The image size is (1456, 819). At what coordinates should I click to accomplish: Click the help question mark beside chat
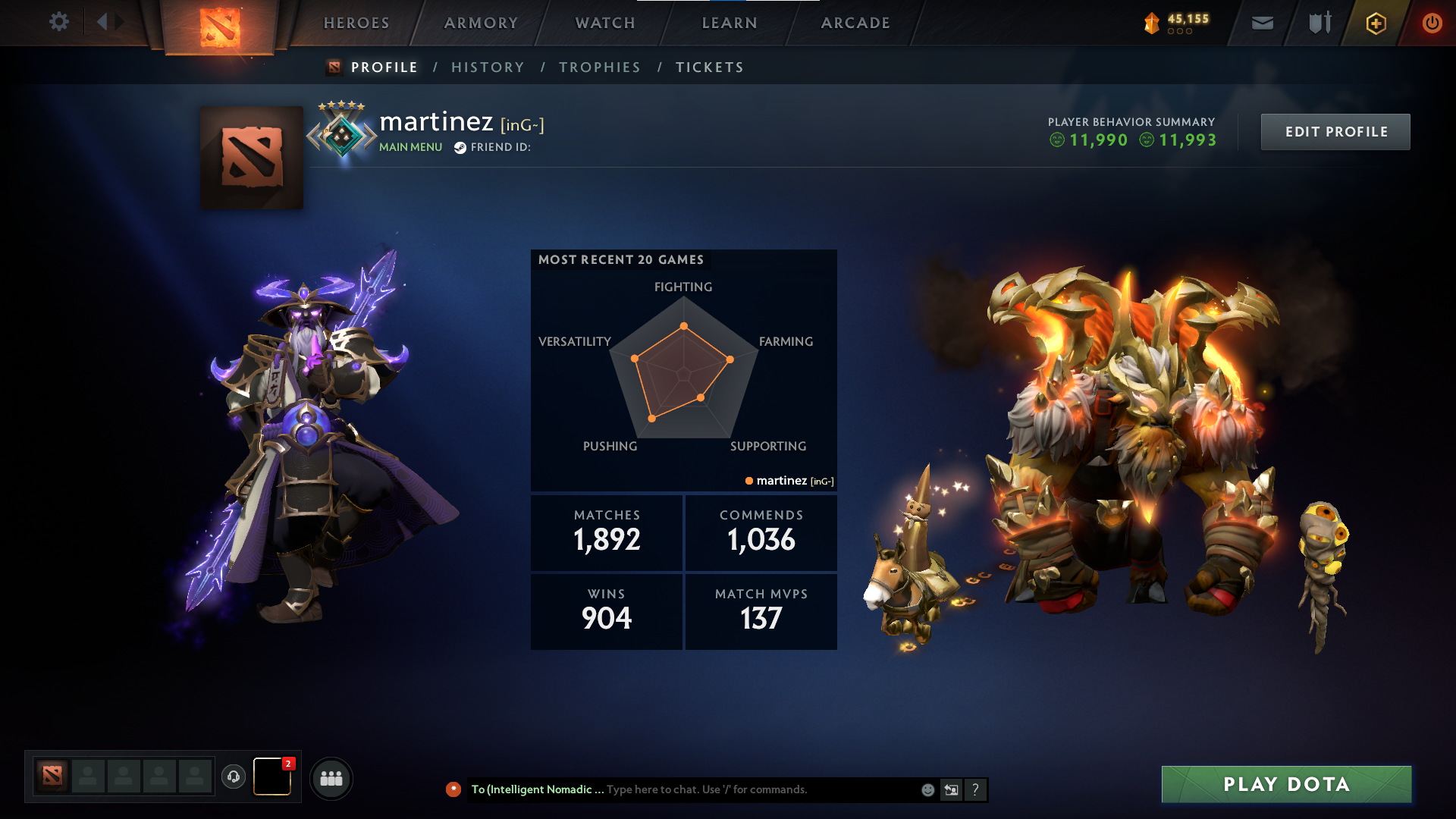976,789
